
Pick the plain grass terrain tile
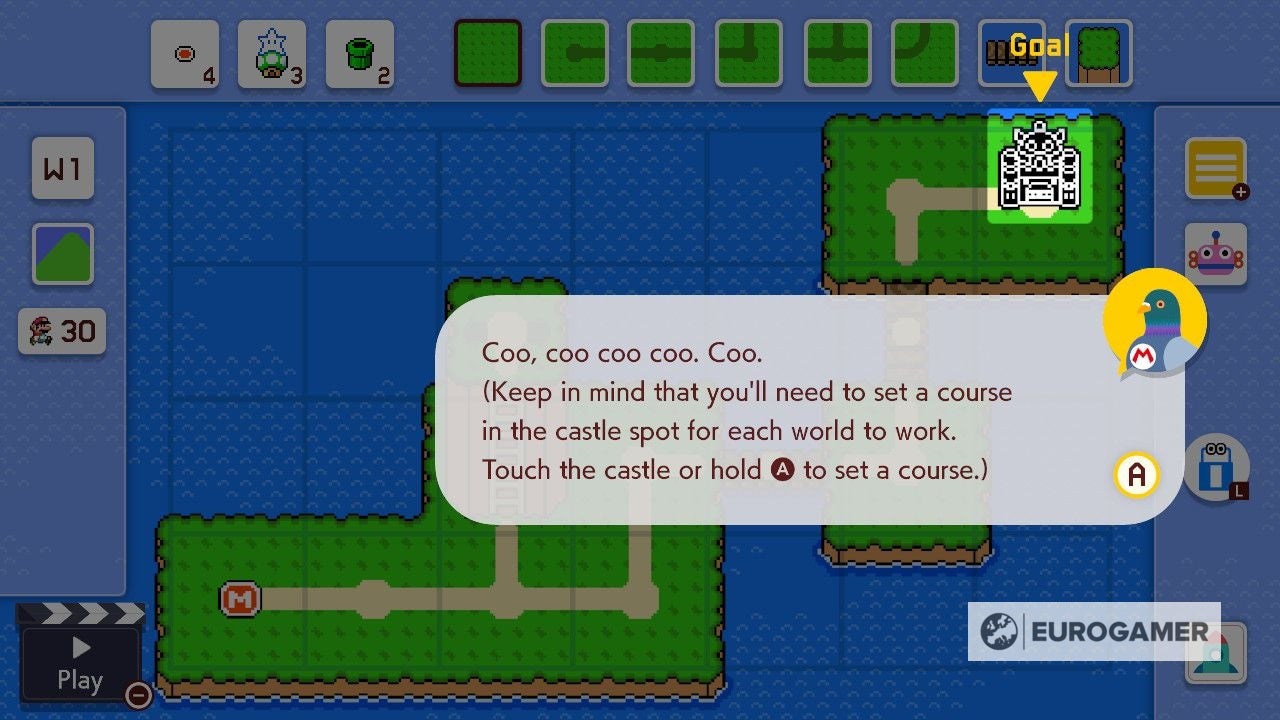pyautogui.click(x=487, y=54)
